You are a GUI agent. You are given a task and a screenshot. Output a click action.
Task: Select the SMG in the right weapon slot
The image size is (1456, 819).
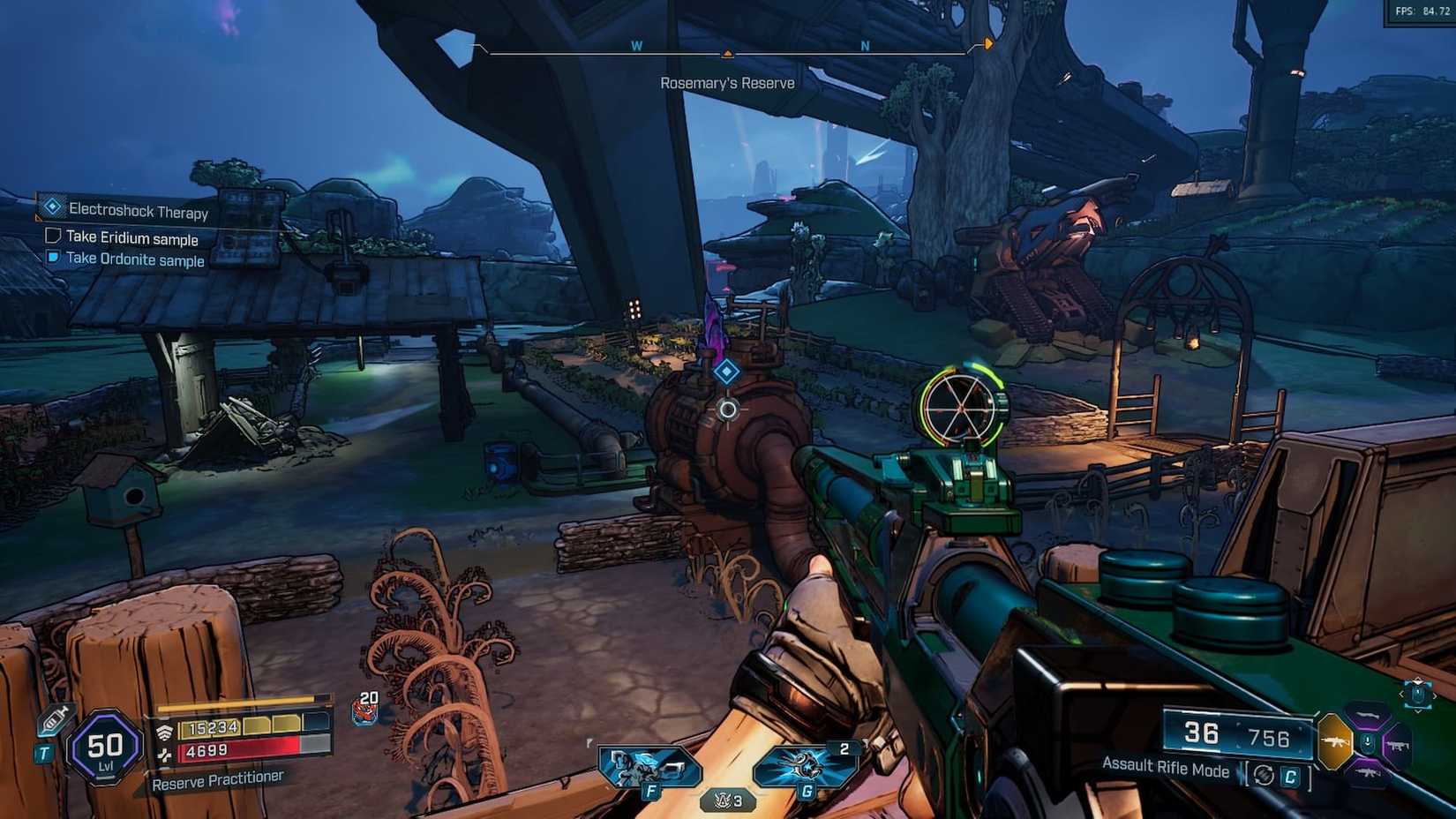pos(1398,745)
